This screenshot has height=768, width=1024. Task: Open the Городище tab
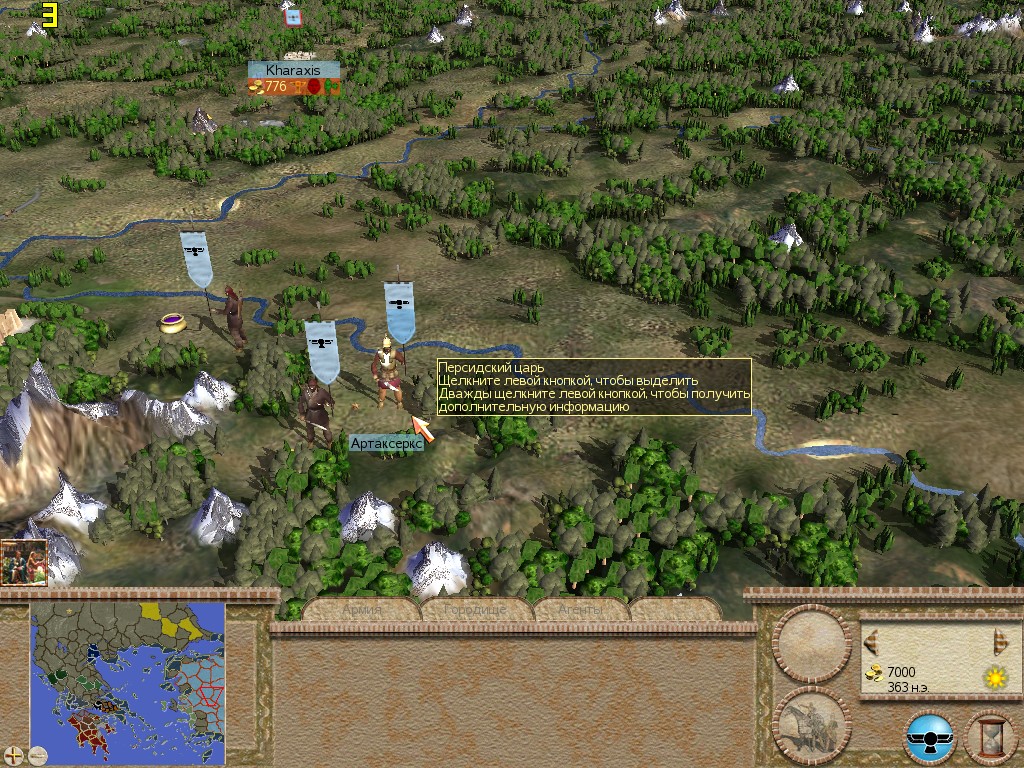(x=476, y=610)
